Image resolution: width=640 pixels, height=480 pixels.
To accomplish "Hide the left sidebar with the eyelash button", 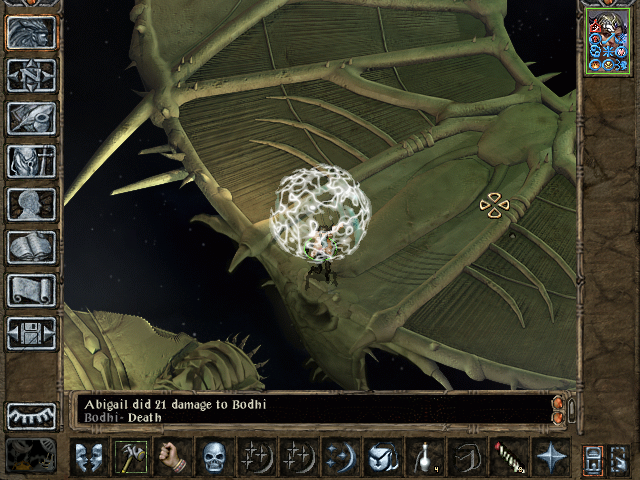I will [31, 416].
